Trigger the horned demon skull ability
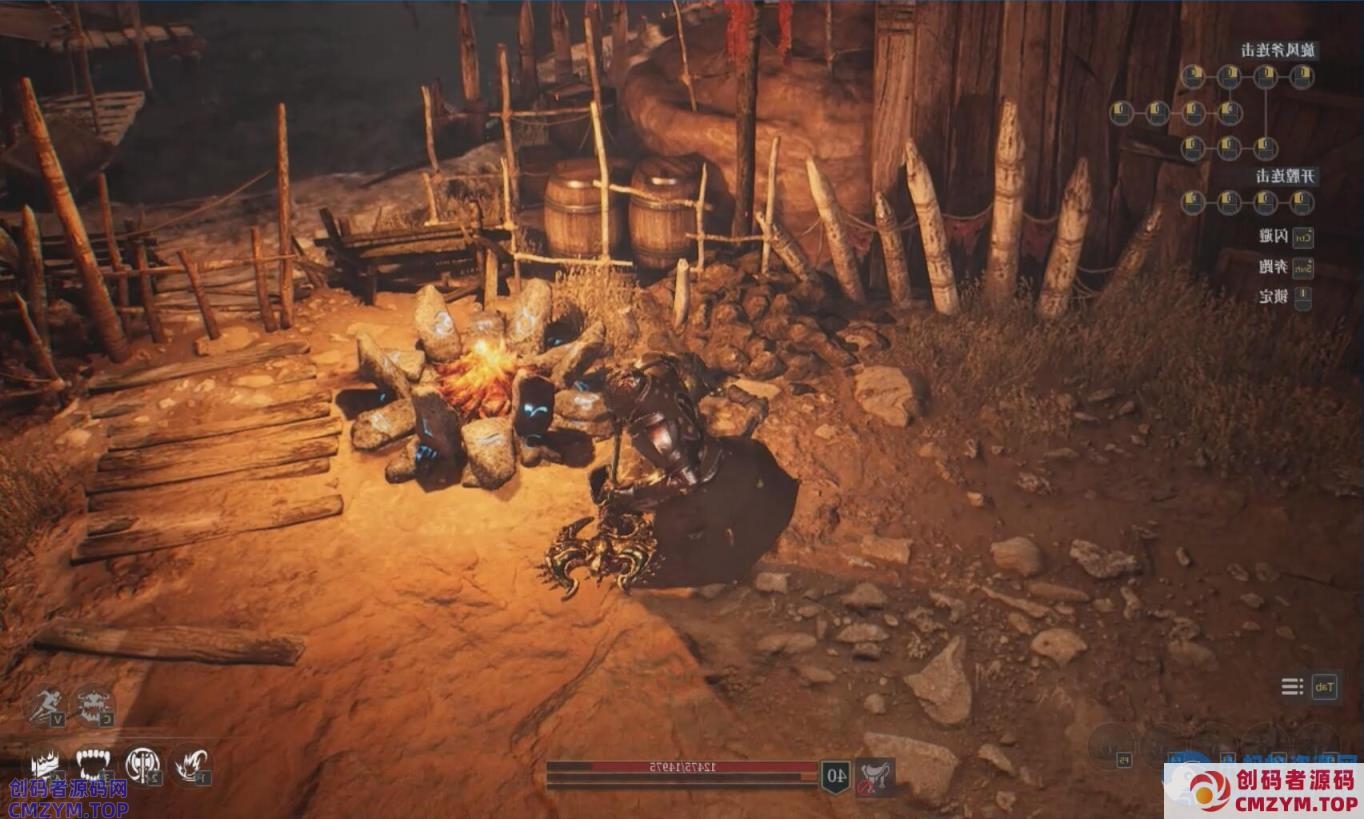Viewport: 1364px width, 819px height. [x=93, y=706]
